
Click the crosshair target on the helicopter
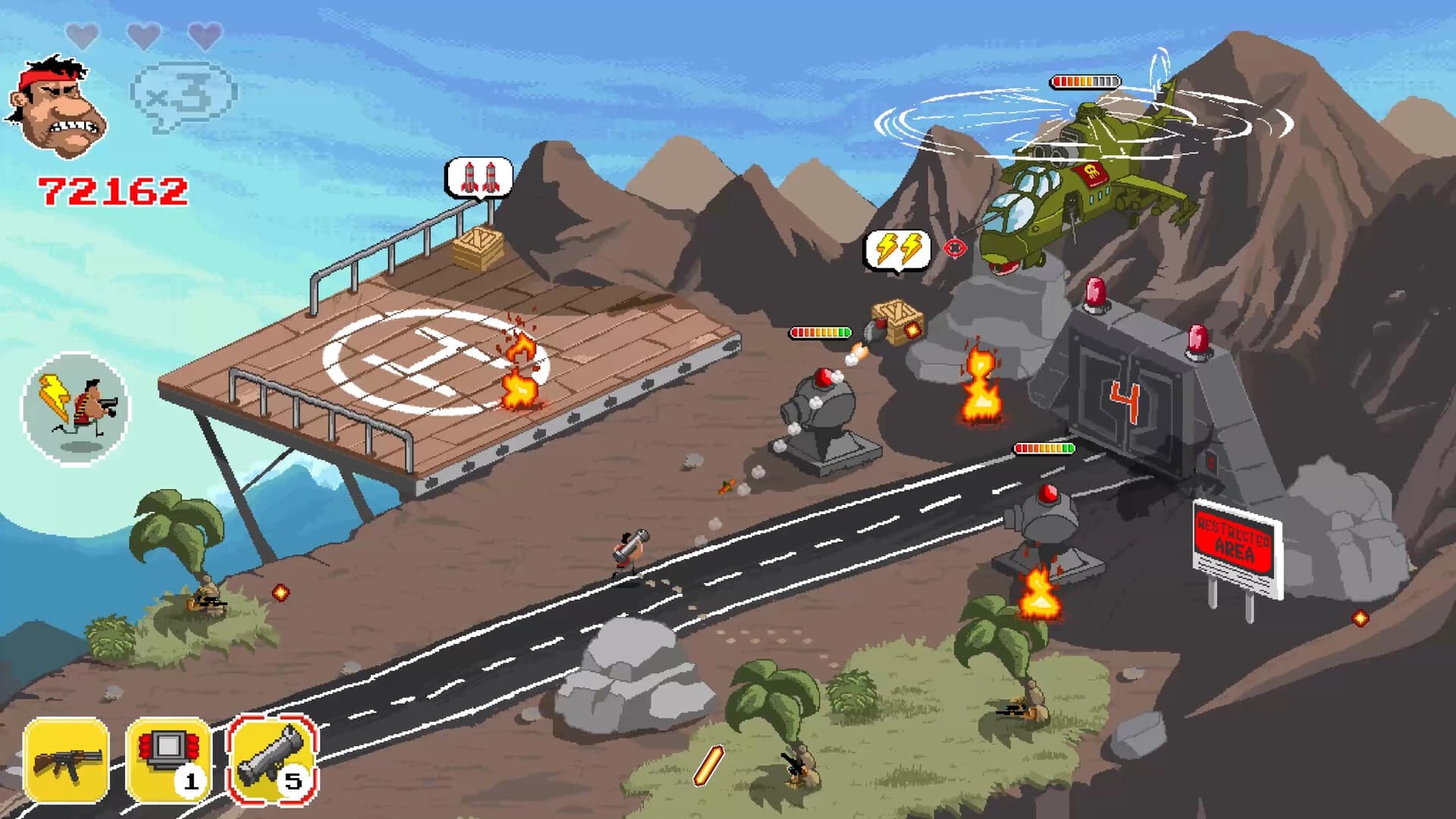pyautogui.click(x=954, y=246)
